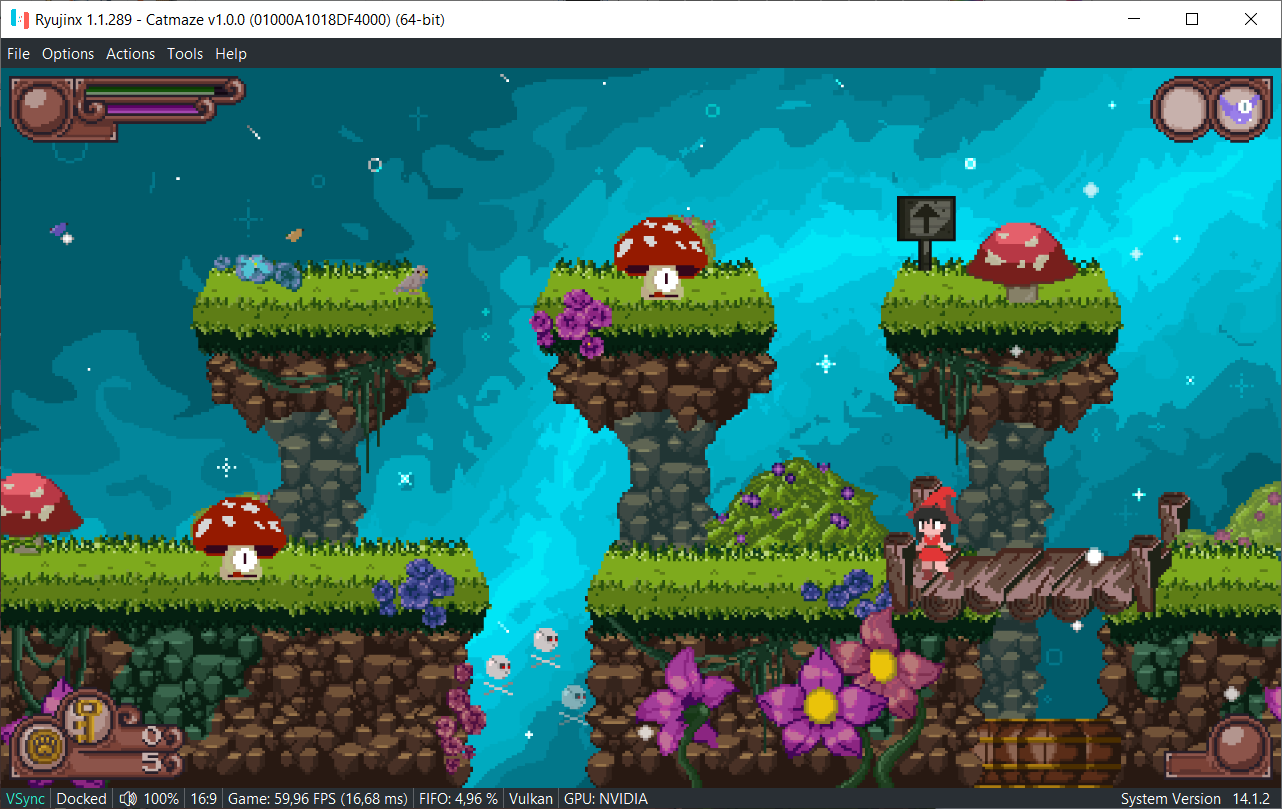Click the speaker volume icon

[x=128, y=798]
